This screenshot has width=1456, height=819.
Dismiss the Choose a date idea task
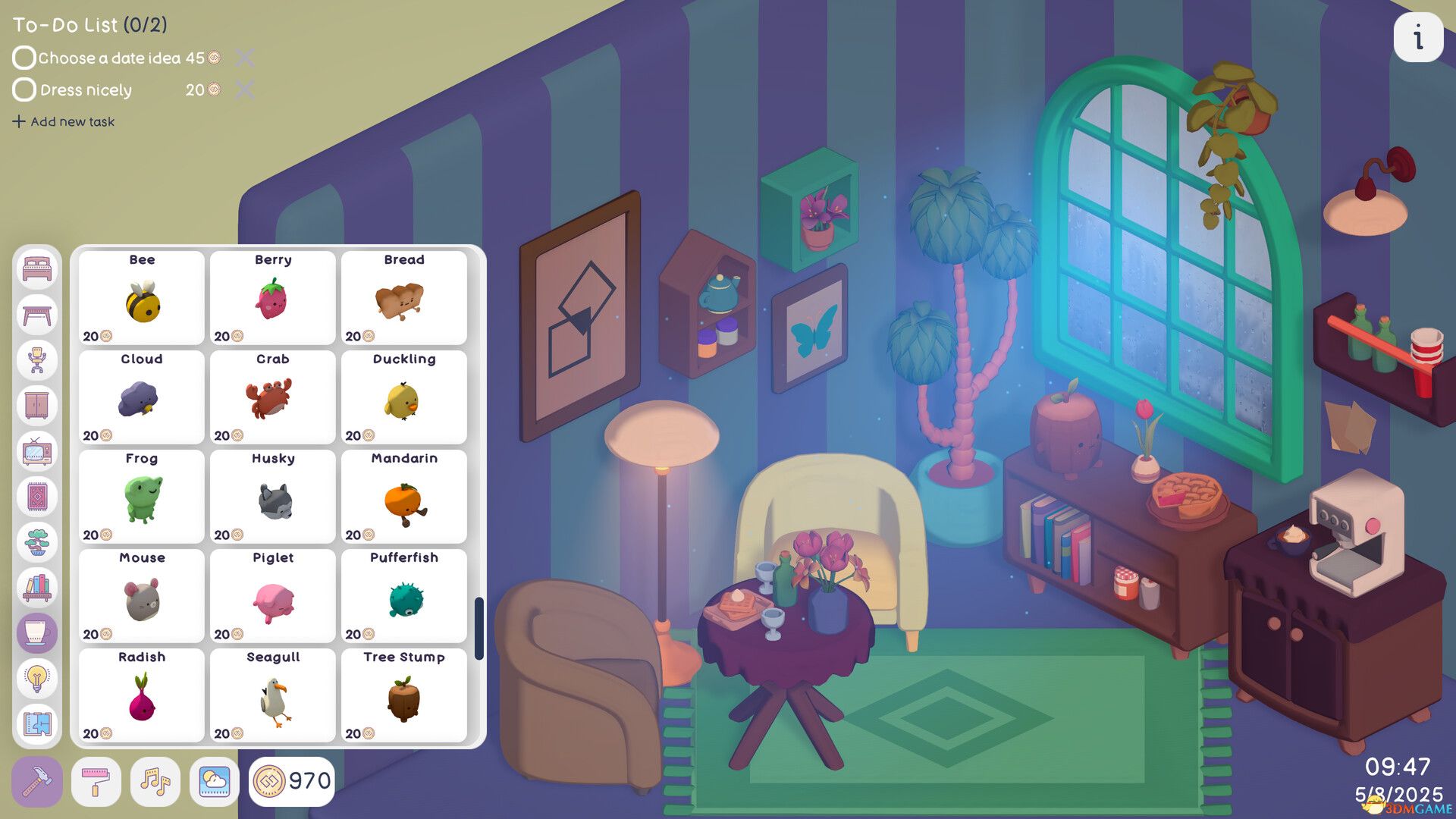[243, 58]
